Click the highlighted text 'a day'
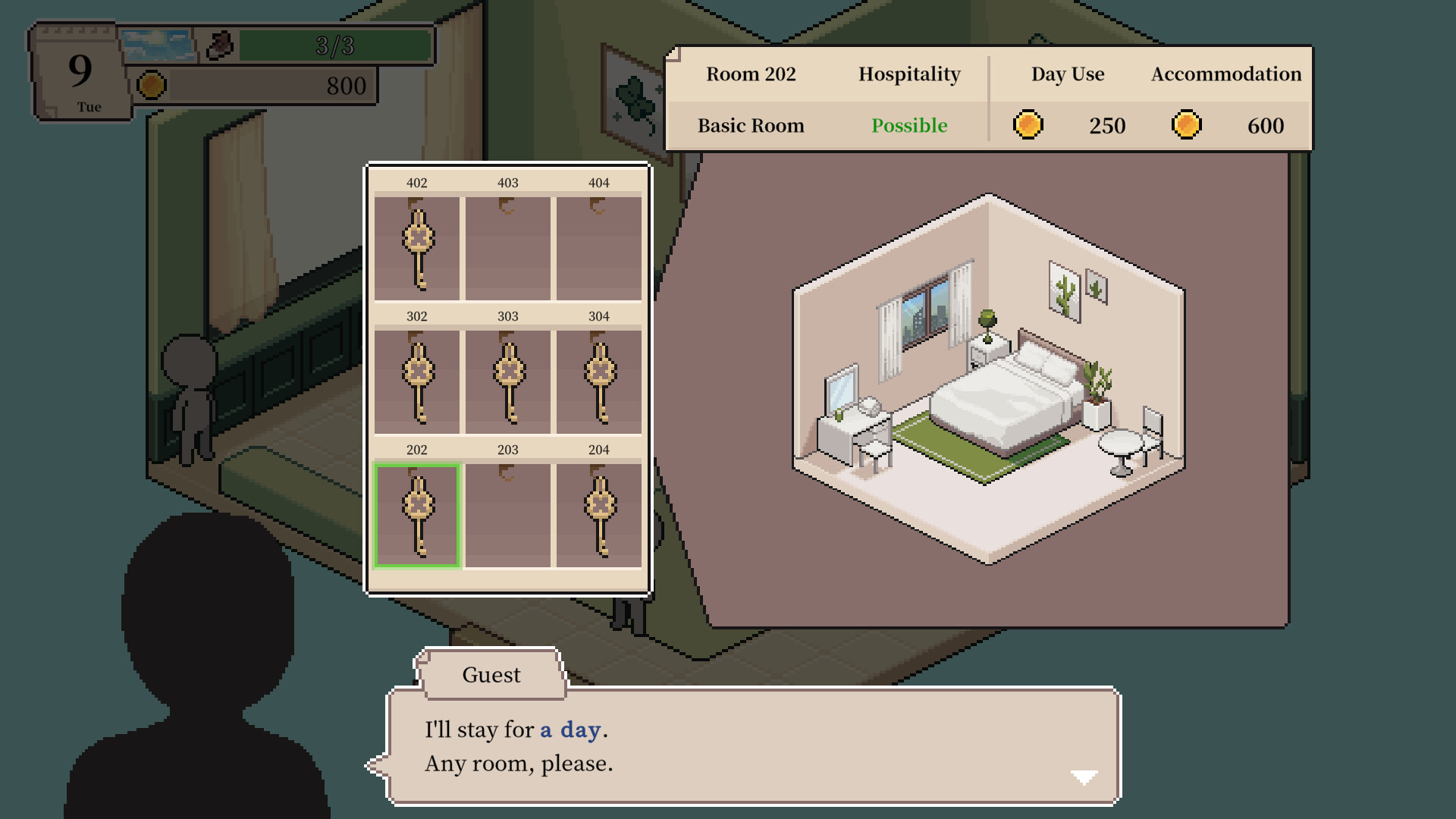The height and width of the screenshot is (819, 1456). pyautogui.click(x=570, y=729)
